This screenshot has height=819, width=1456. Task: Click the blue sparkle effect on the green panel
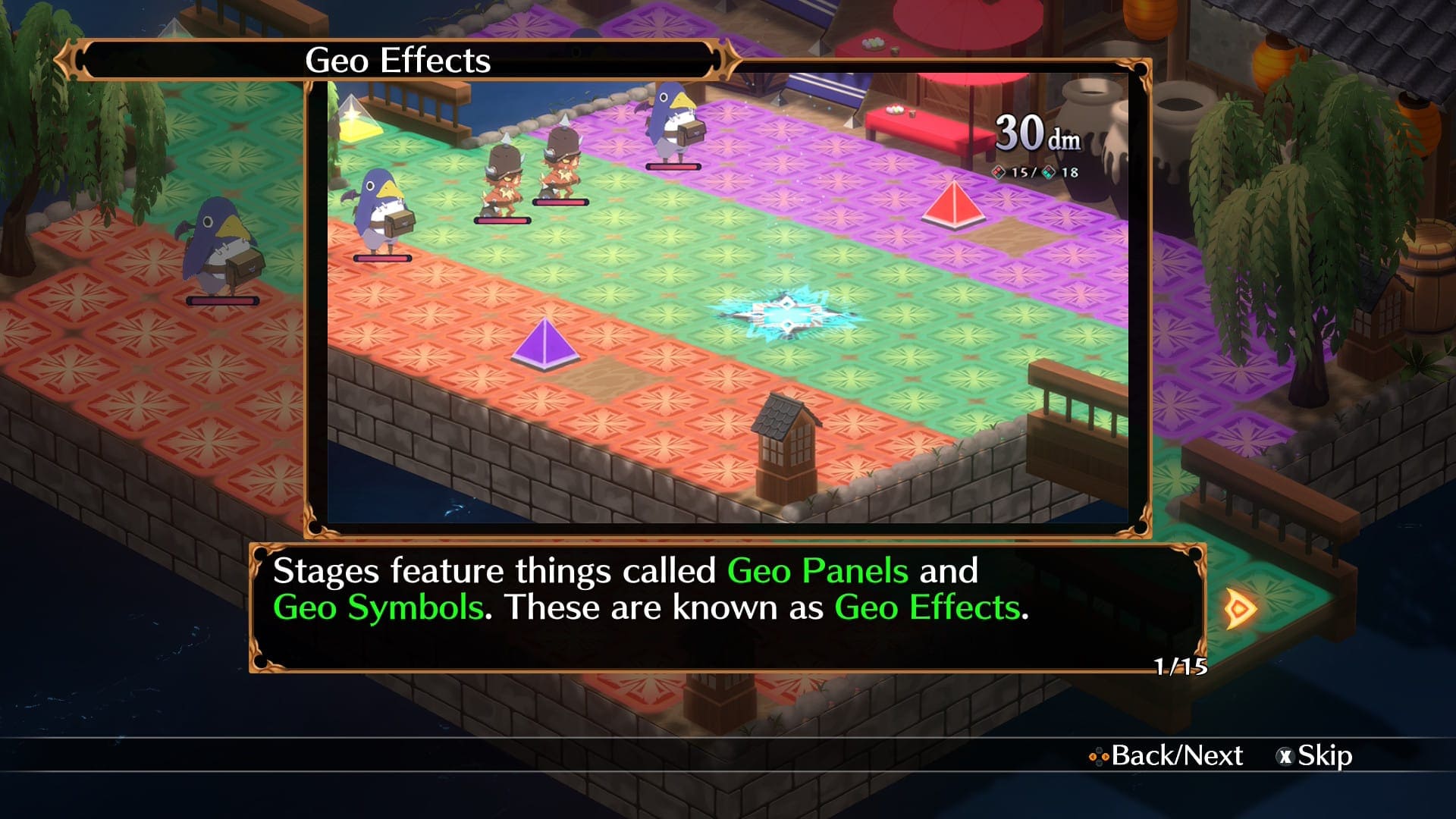[x=790, y=315]
